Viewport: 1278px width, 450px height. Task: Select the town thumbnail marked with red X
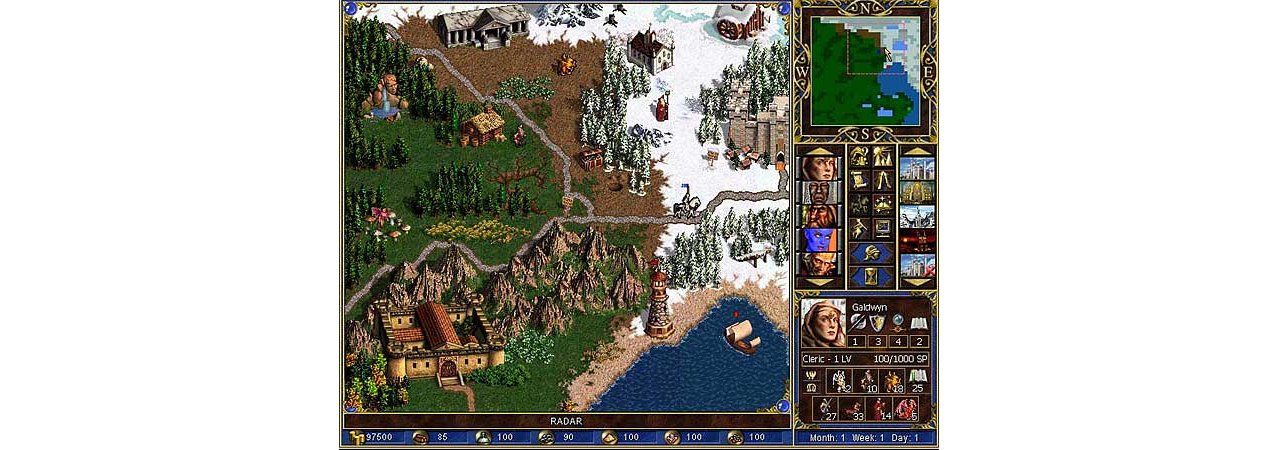(x=917, y=266)
